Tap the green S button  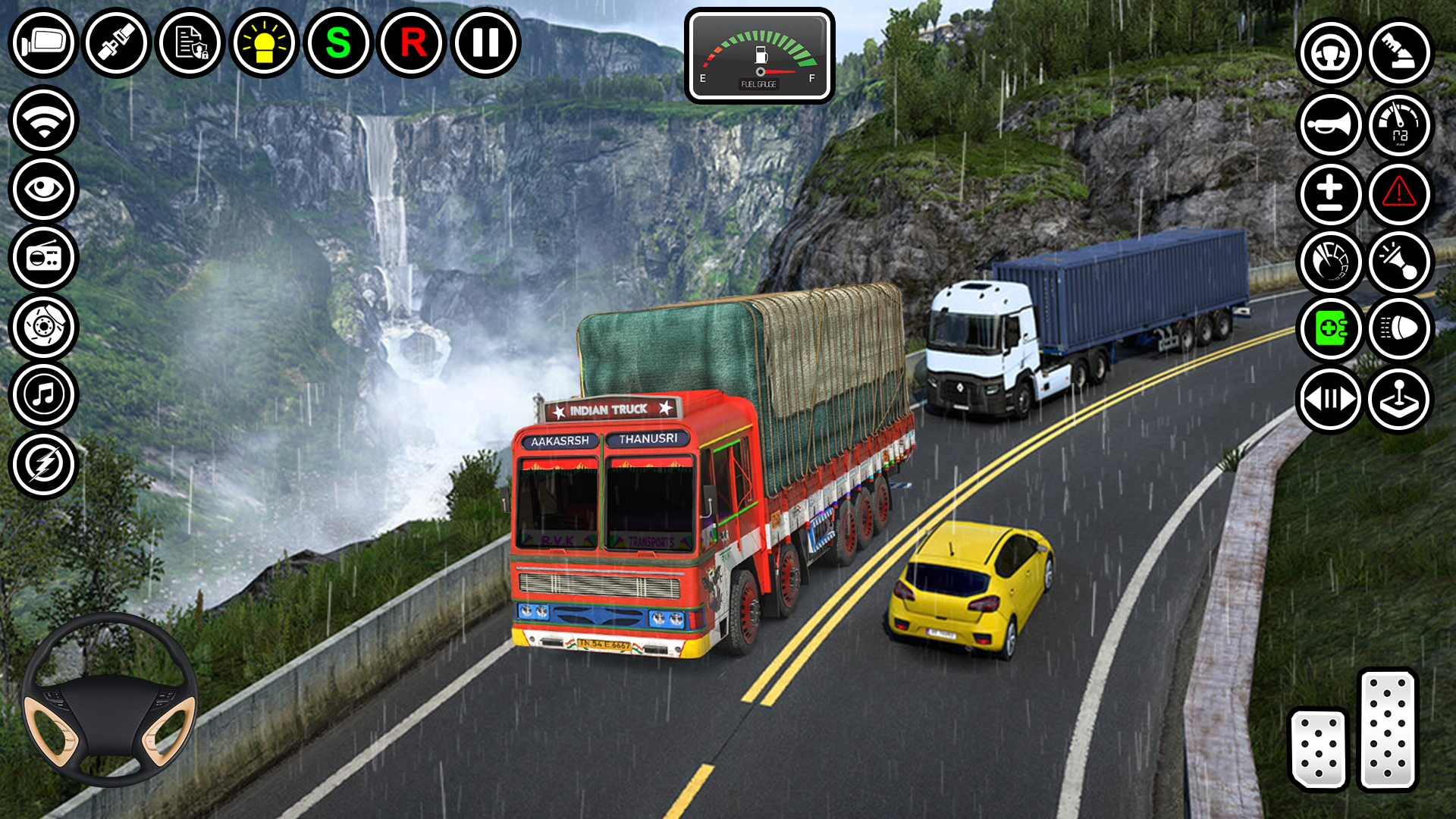tap(338, 42)
